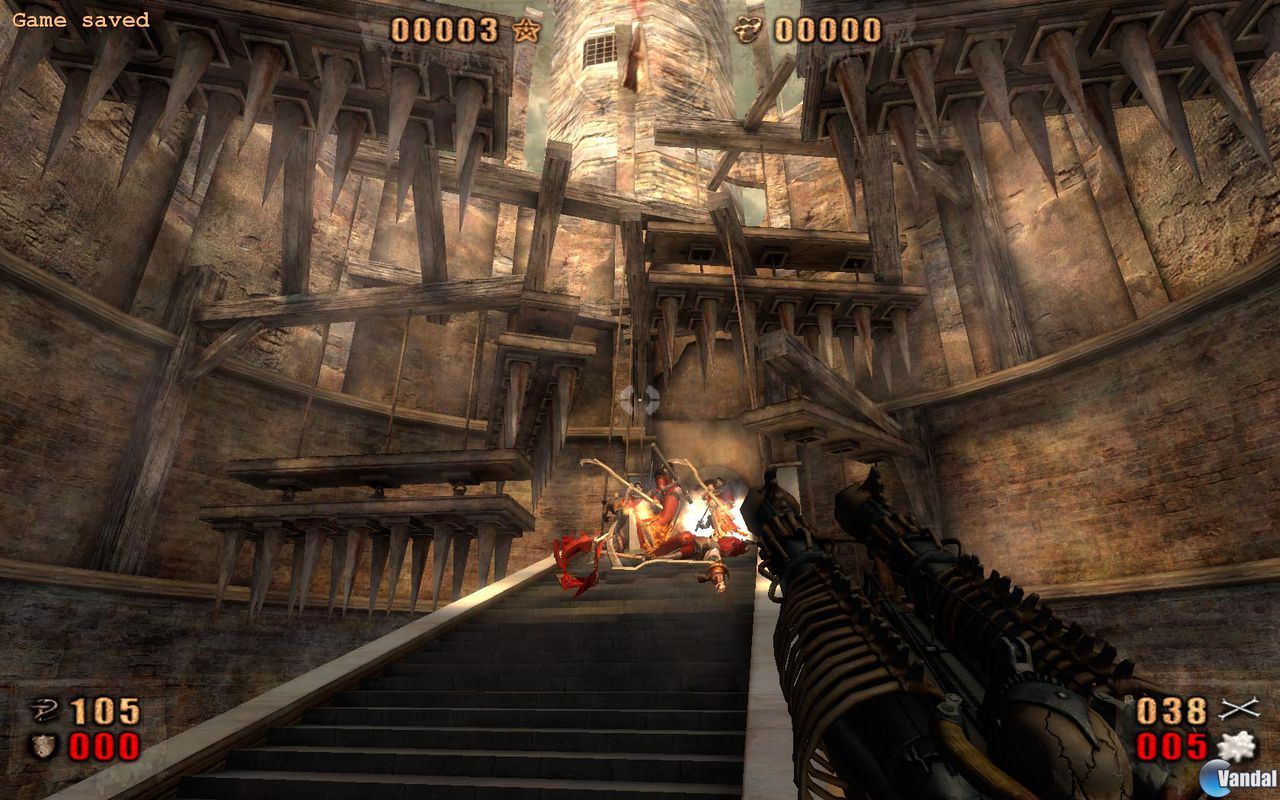
Task: Click the crosshair in the screen center
Action: tap(640, 400)
